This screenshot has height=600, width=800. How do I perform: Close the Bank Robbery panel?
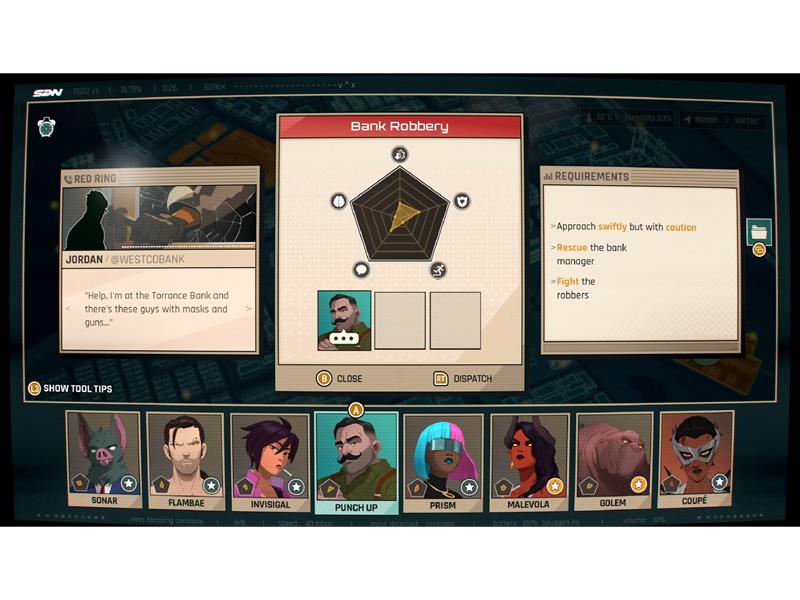[340, 379]
